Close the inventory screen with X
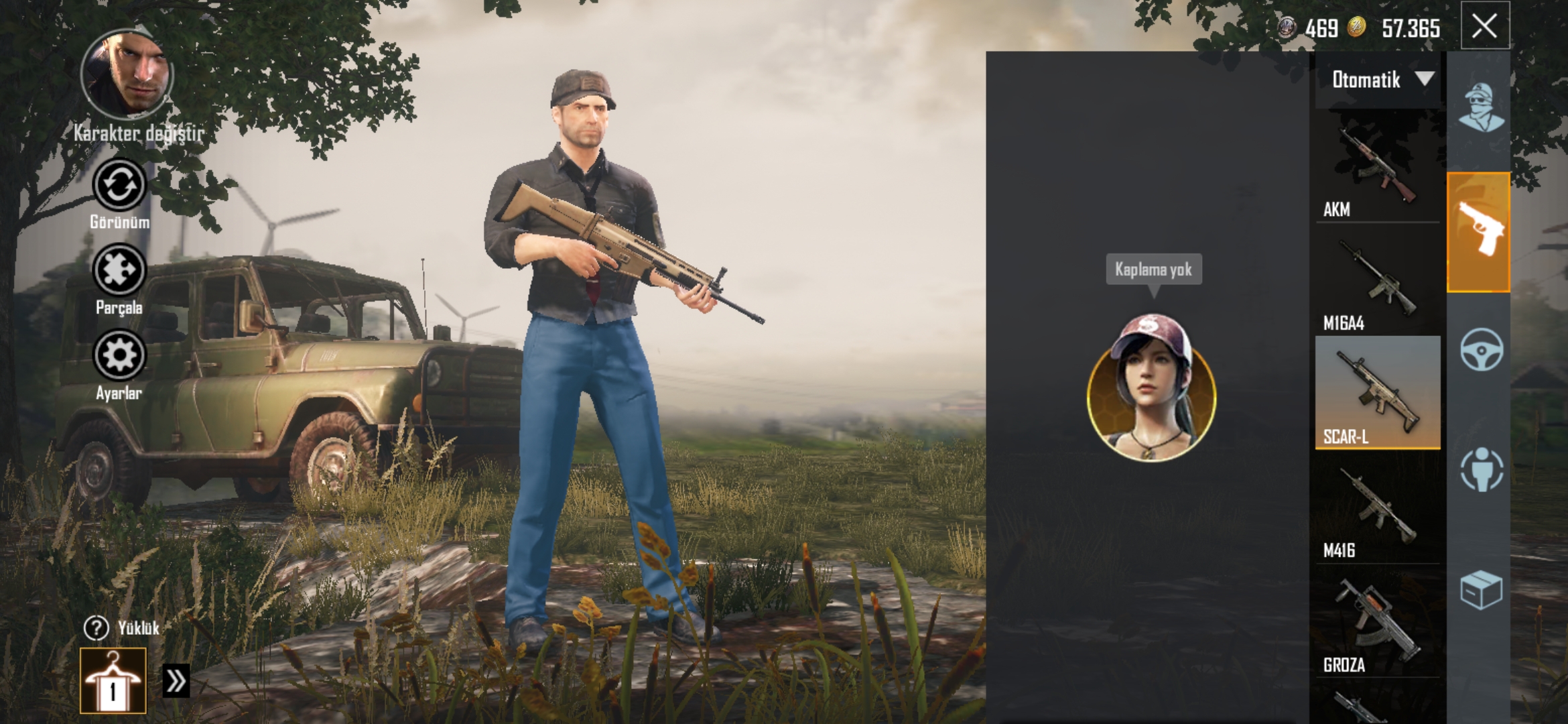Screen dimensions: 1568x724 click(1484, 27)
